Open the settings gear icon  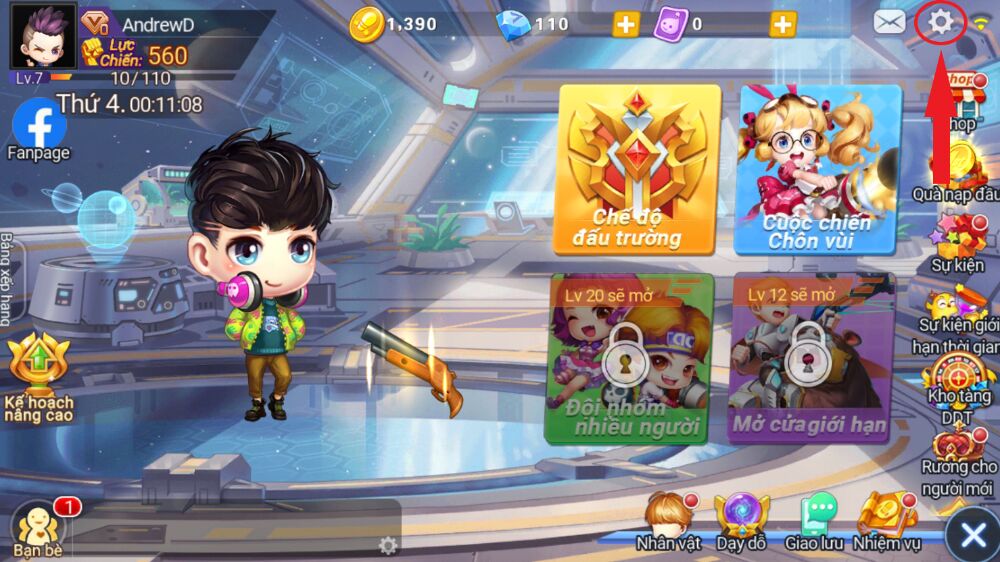click(x=941, y=22)
